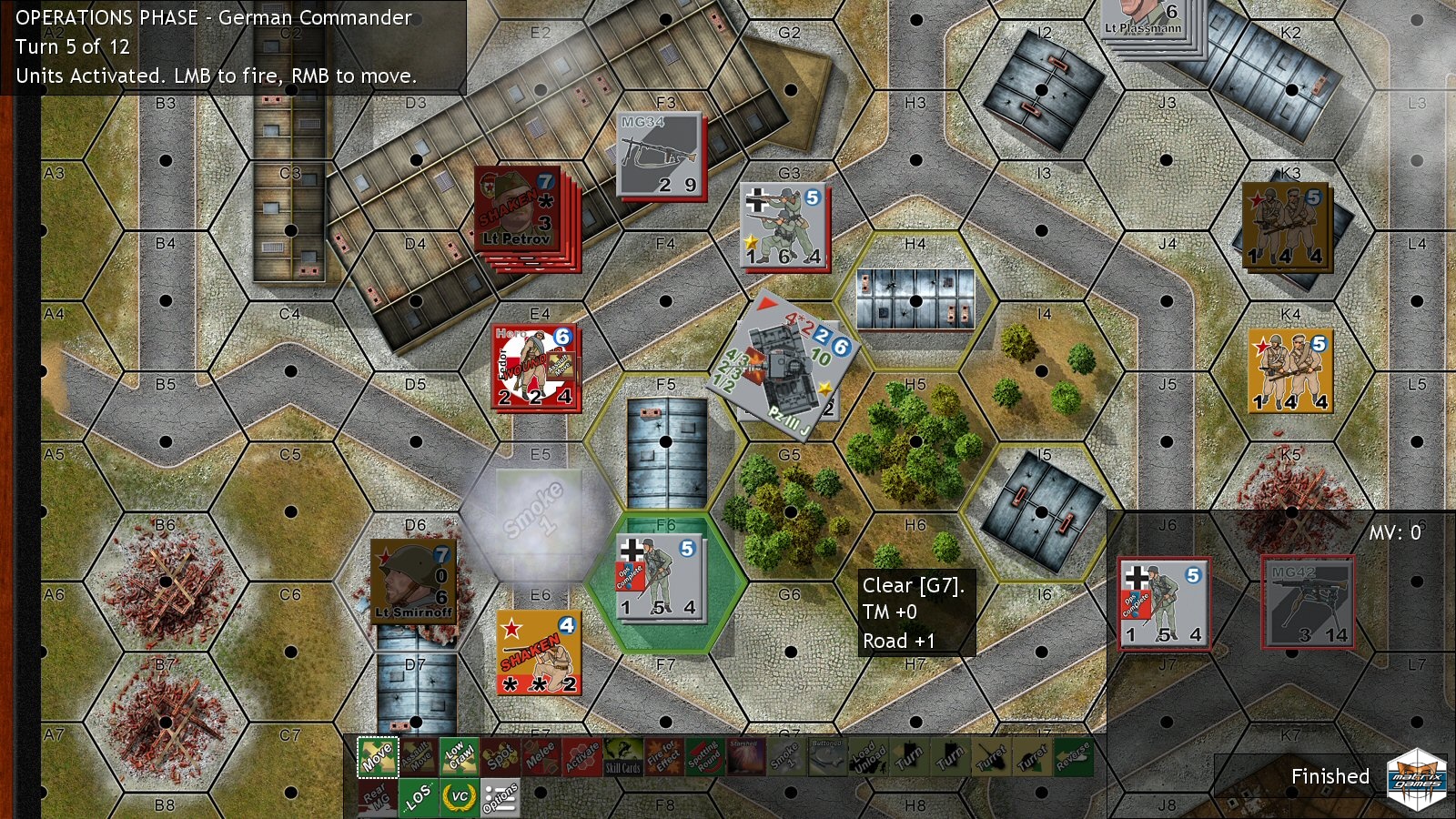Show victory conditions with the VC button
This screenshot has height=819, width=1456.
459,797
